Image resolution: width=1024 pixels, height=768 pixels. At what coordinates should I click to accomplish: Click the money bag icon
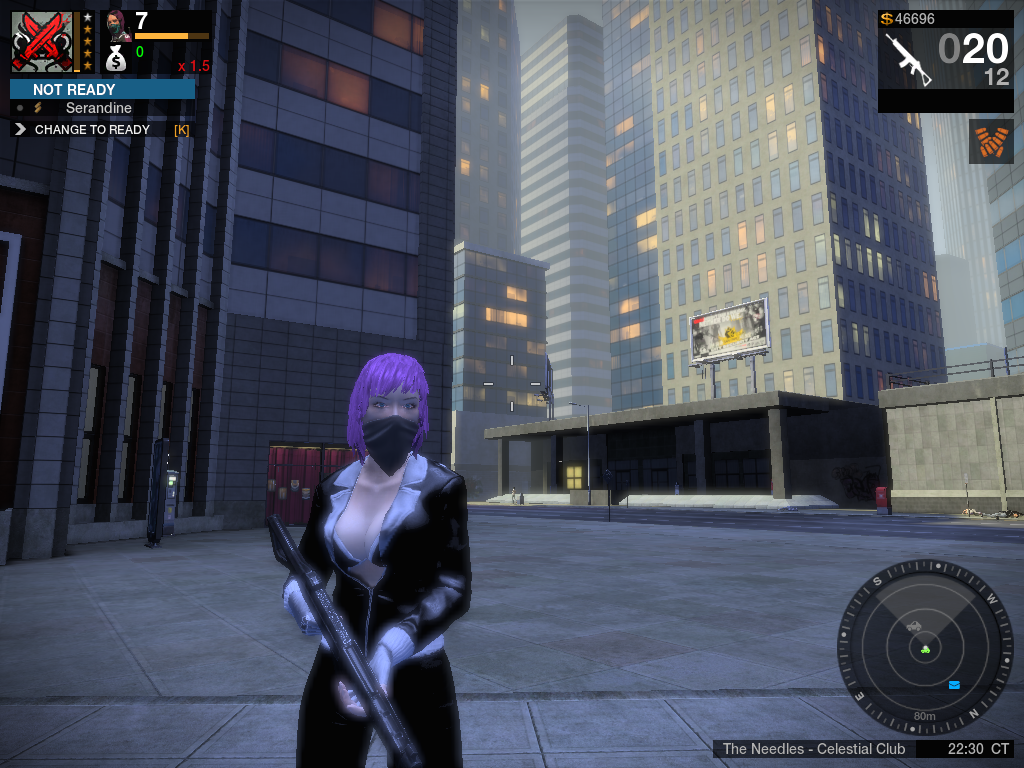tap(116, 59)
